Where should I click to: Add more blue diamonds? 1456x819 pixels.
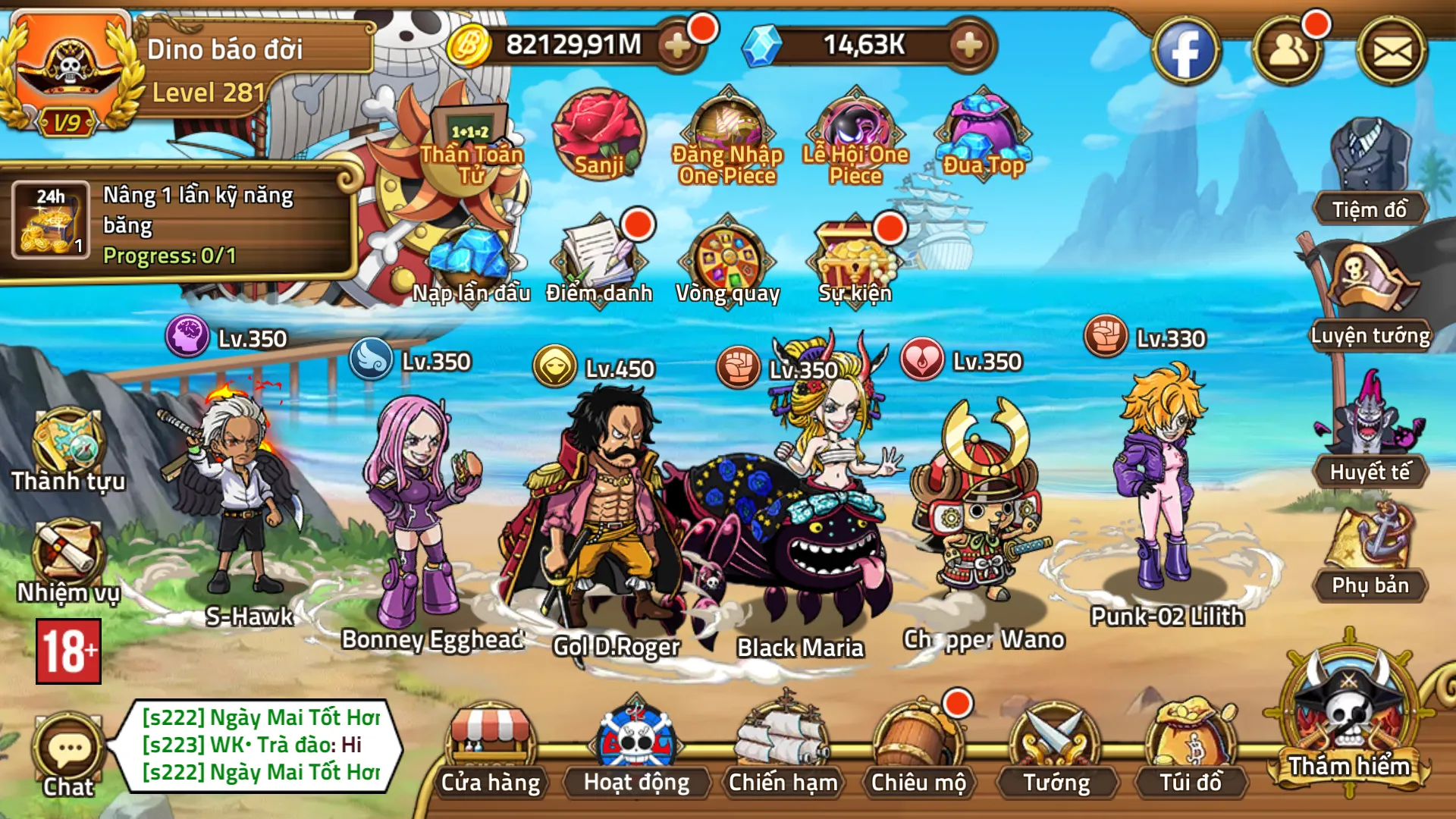click(969, 45)
